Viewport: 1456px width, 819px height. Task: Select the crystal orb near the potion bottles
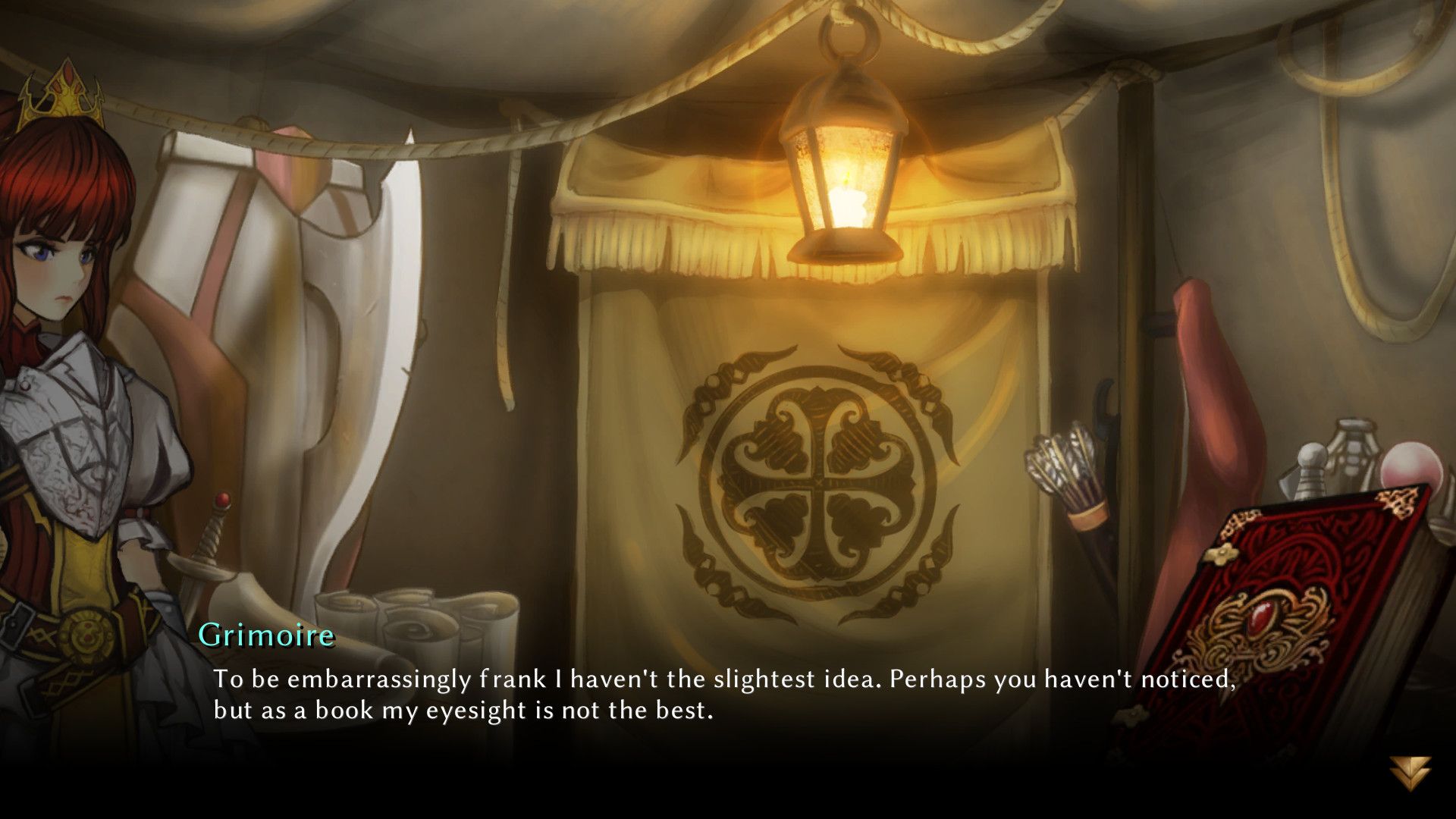pos(1410,465)
